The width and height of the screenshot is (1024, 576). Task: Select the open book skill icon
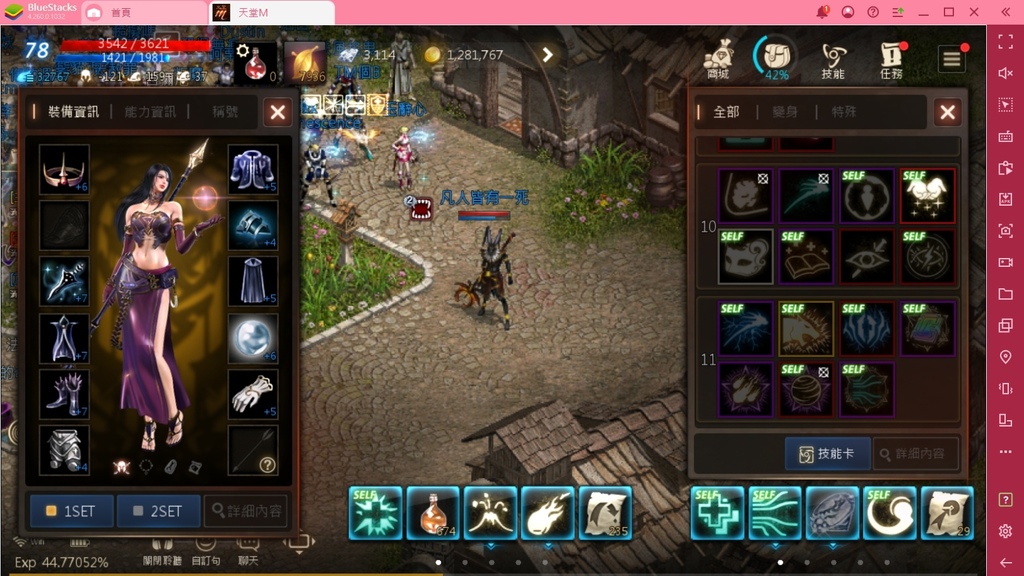pos(805,257)
